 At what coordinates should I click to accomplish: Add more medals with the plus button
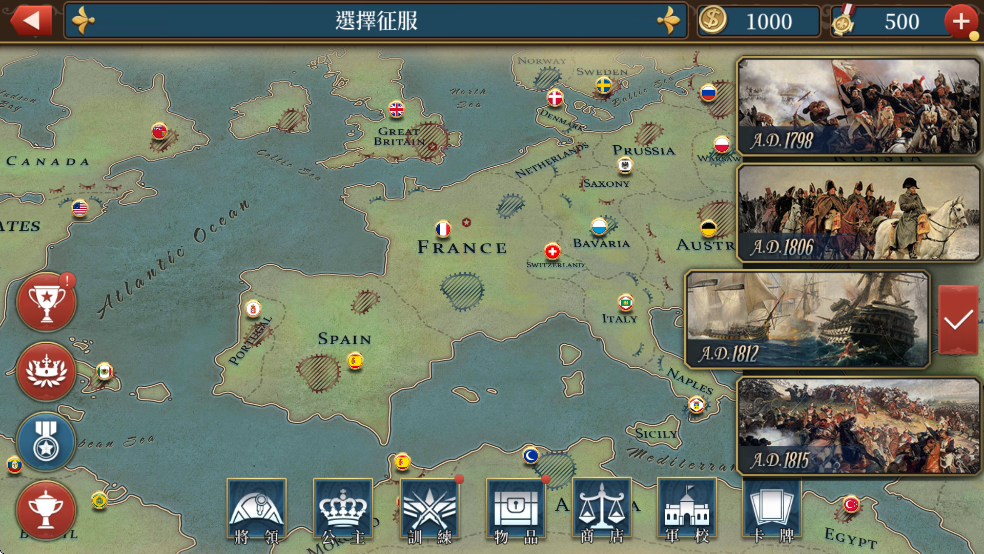coord(960,20)
